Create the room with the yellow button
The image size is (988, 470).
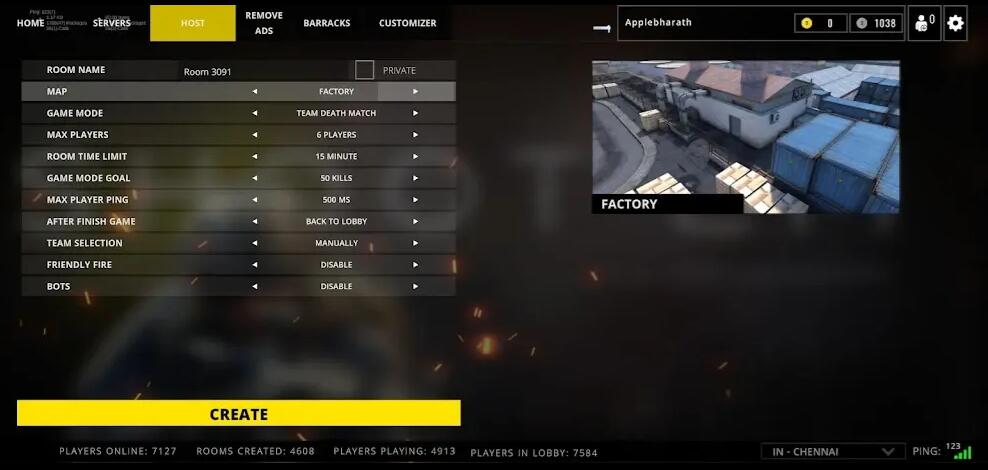coord(238,414)
